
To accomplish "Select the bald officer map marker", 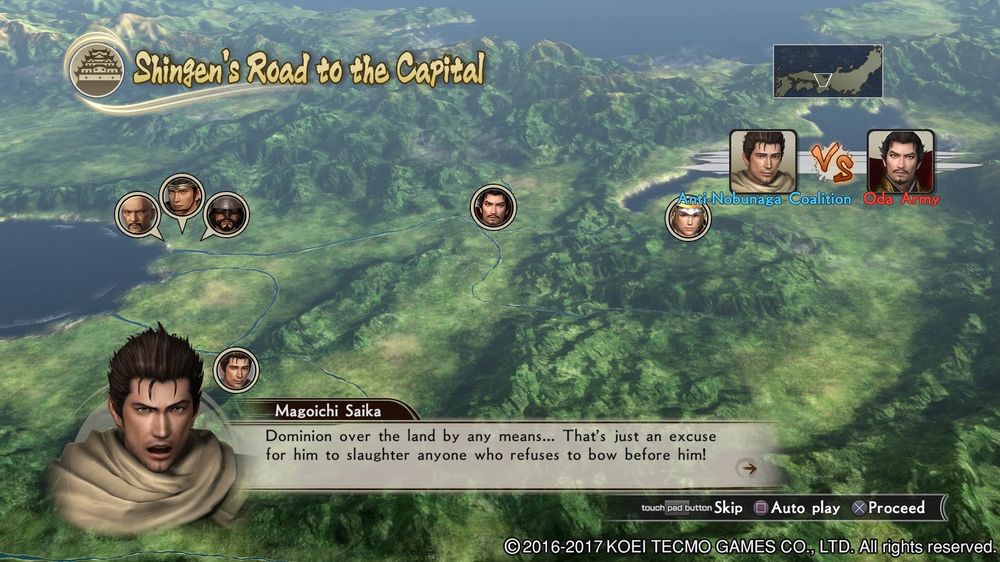I will pos(136,214).
